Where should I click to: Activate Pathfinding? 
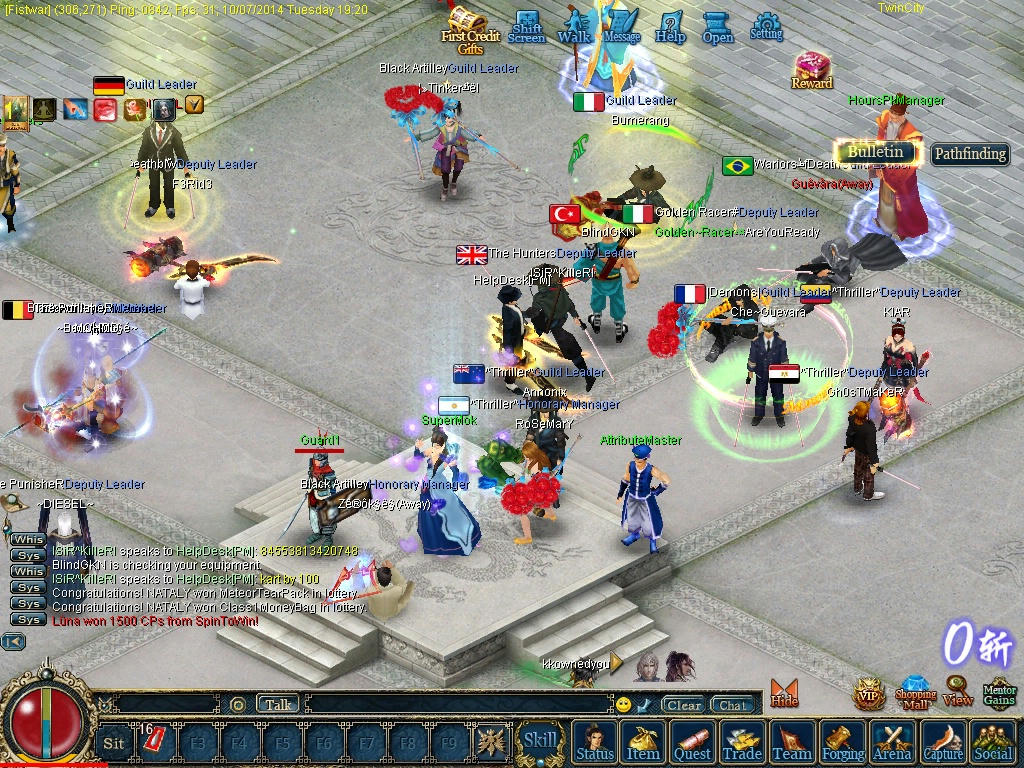tap(969, 154)
